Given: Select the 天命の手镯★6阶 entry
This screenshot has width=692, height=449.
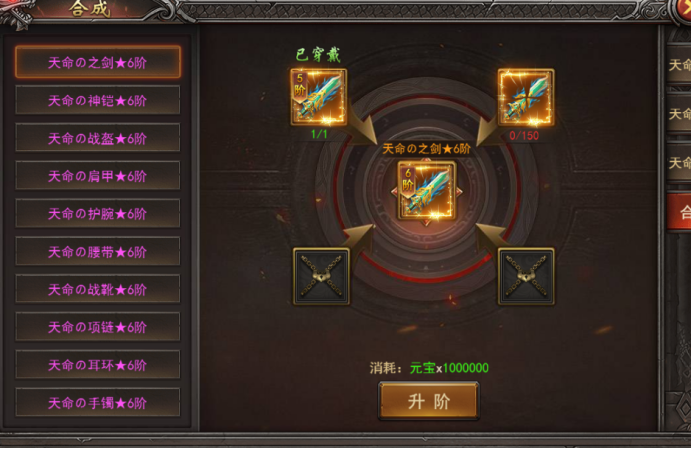Looking at the screenshot, I should pos(98,403).
